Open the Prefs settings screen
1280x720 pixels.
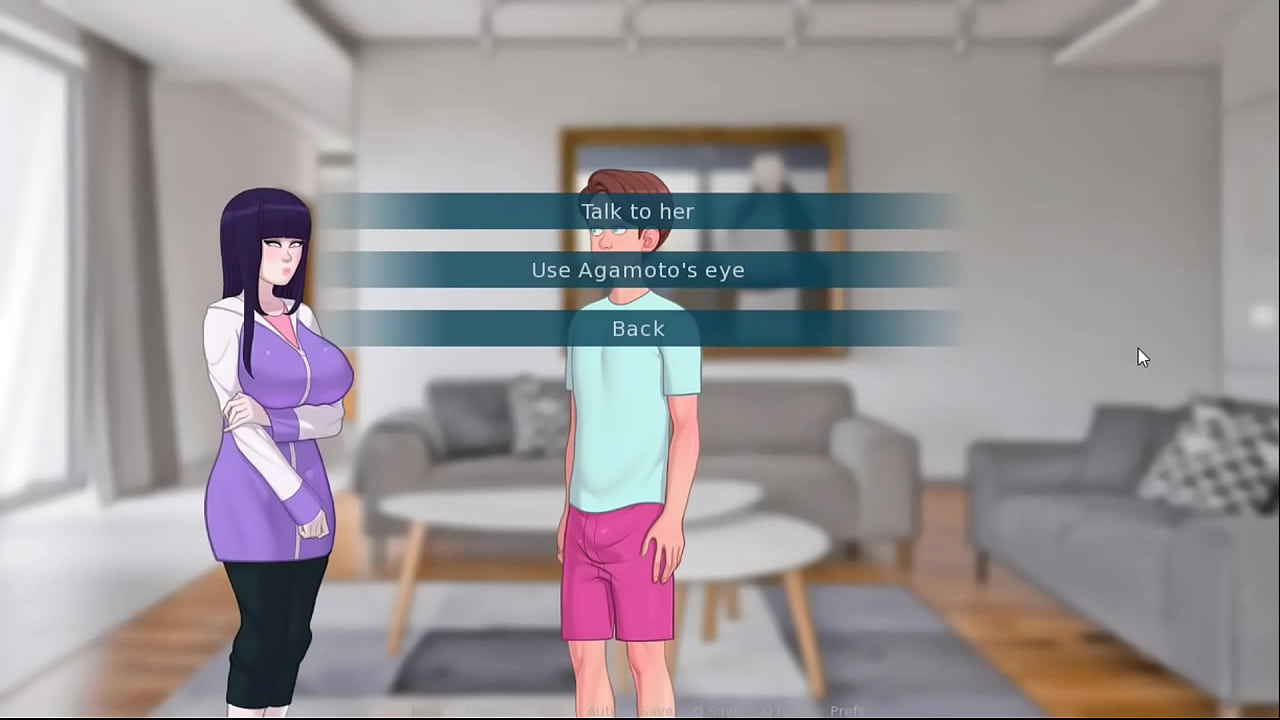tap(847, 711)
